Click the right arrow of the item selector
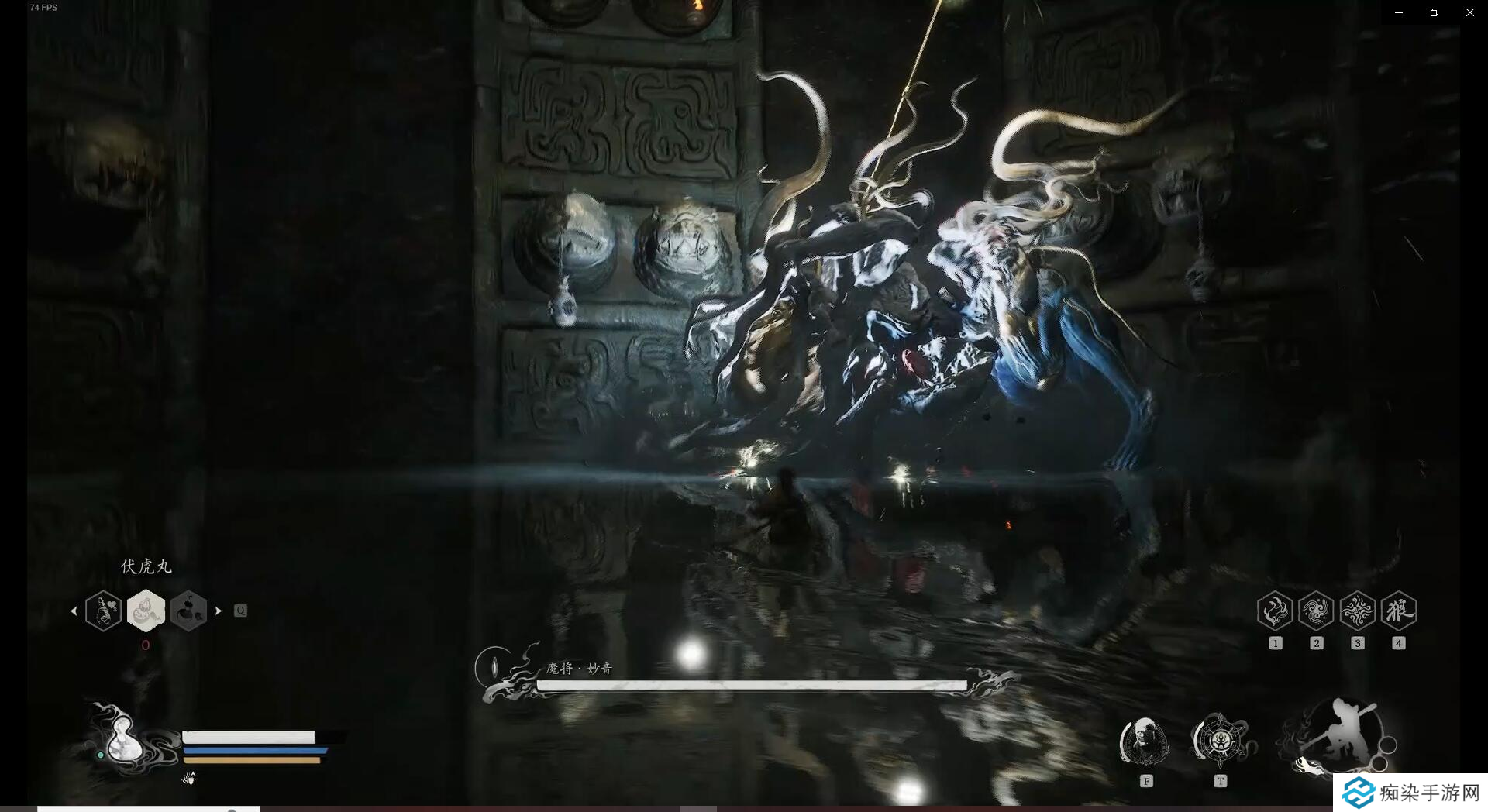The width and height of the screenshot is (1488, 812). click(x=219, y=611)
